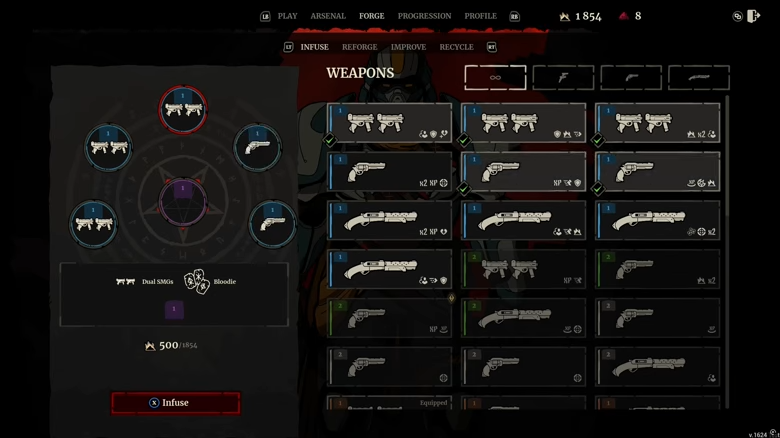780x438 pixels.
Task: Select the red-ringed Dual SMGs slot
Action: coord(183,110)
